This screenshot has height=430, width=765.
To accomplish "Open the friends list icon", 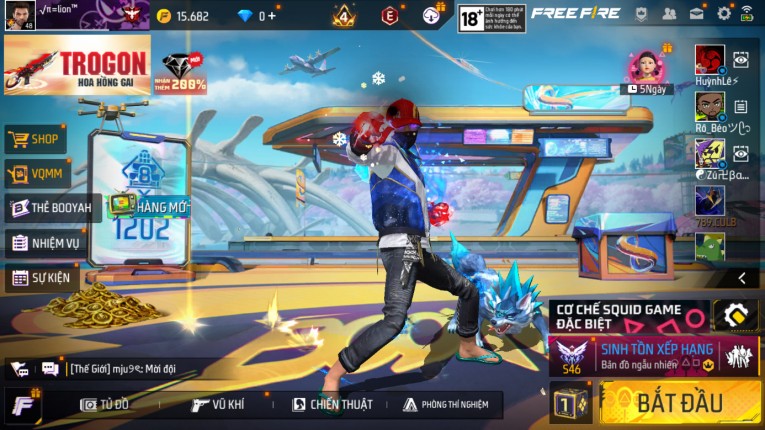I will click(668, 13).
